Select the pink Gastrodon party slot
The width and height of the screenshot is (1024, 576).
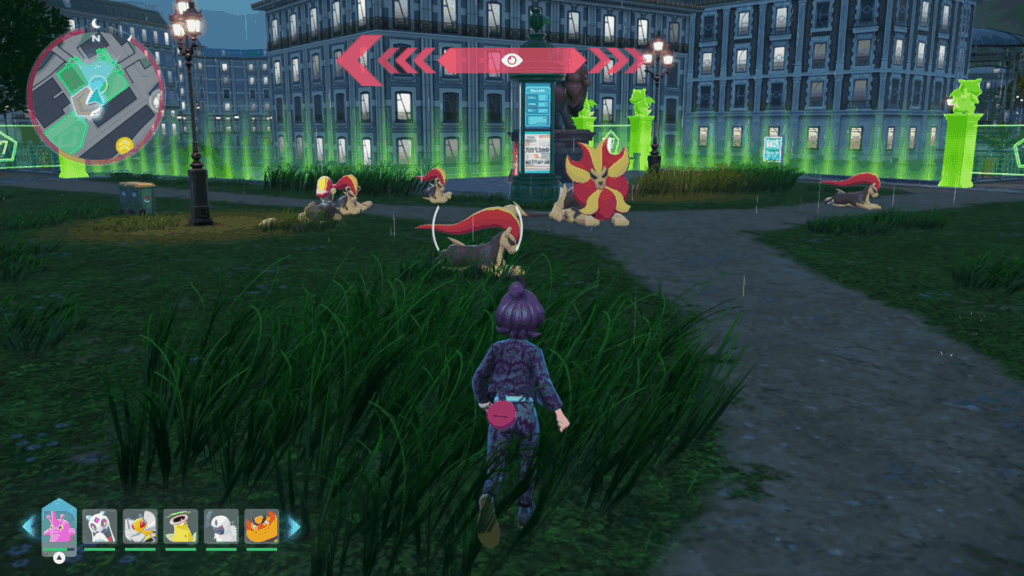tap(59, 525)
